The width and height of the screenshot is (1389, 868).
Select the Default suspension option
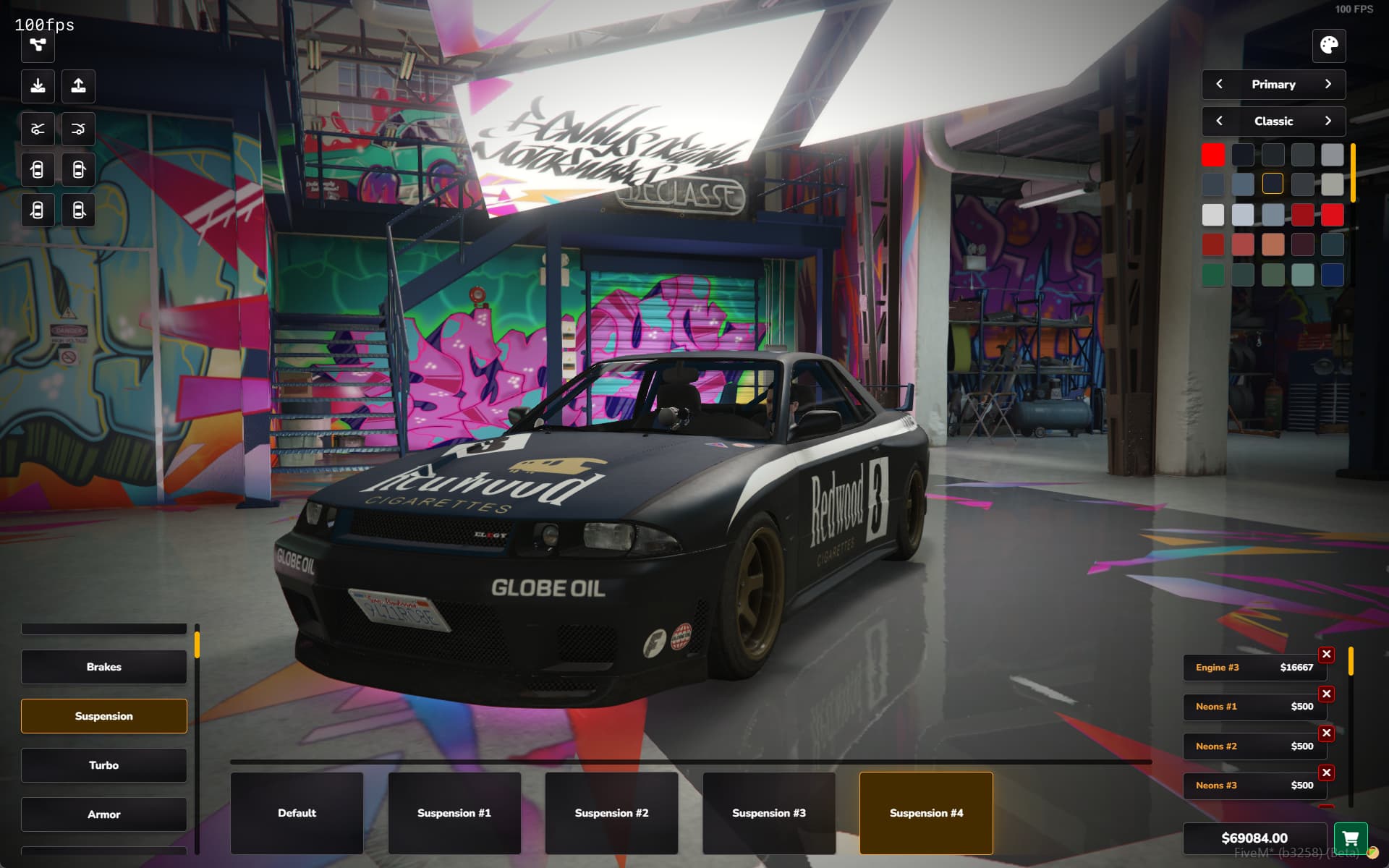(x=297, y=813)
